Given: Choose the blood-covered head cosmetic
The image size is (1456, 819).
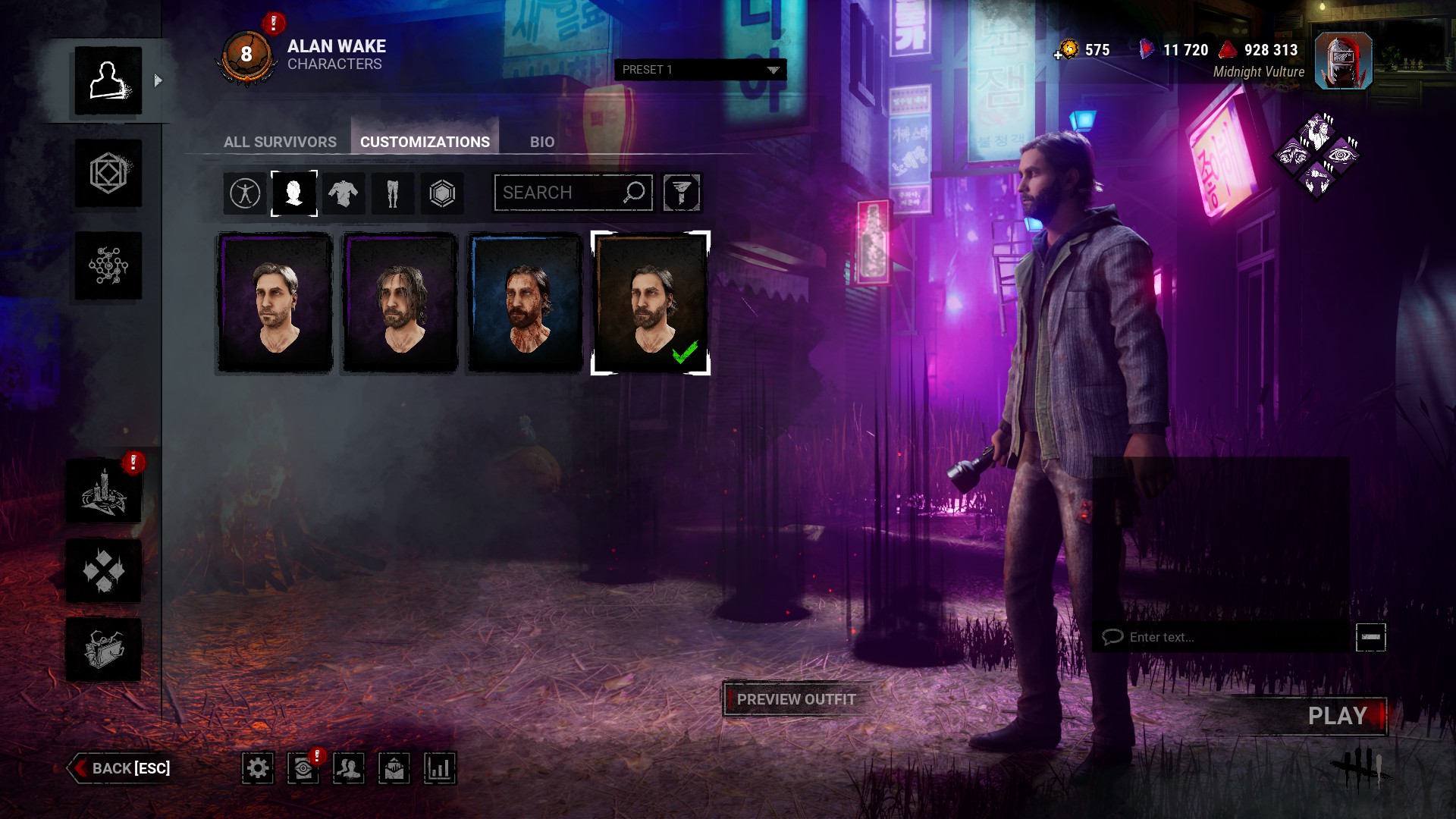Looking at the screenshot, I should pyautogui.click(x=525, y=303).
